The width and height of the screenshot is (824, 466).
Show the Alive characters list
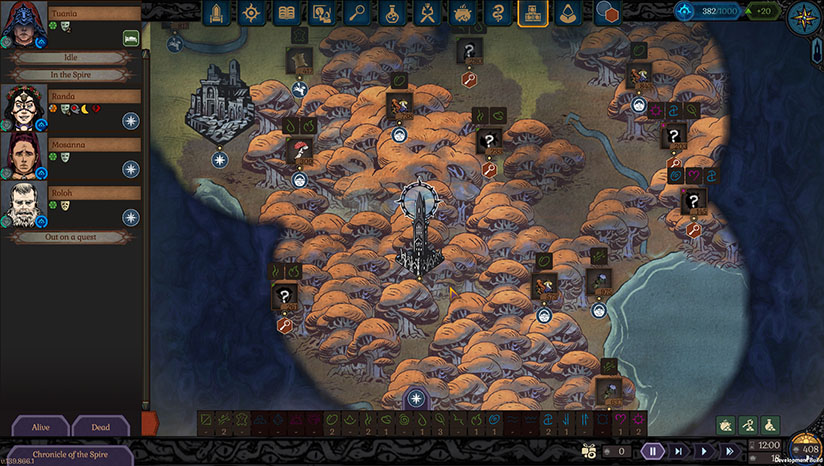pos(40,427)
